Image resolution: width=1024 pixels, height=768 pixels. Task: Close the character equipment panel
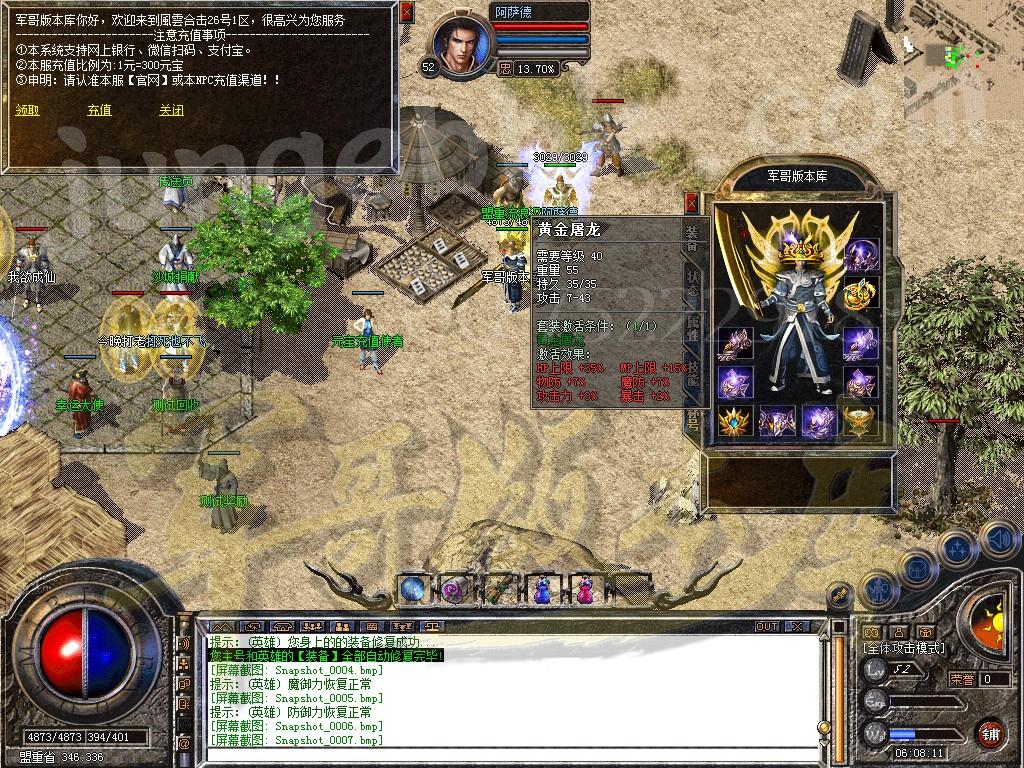[691, 203]
